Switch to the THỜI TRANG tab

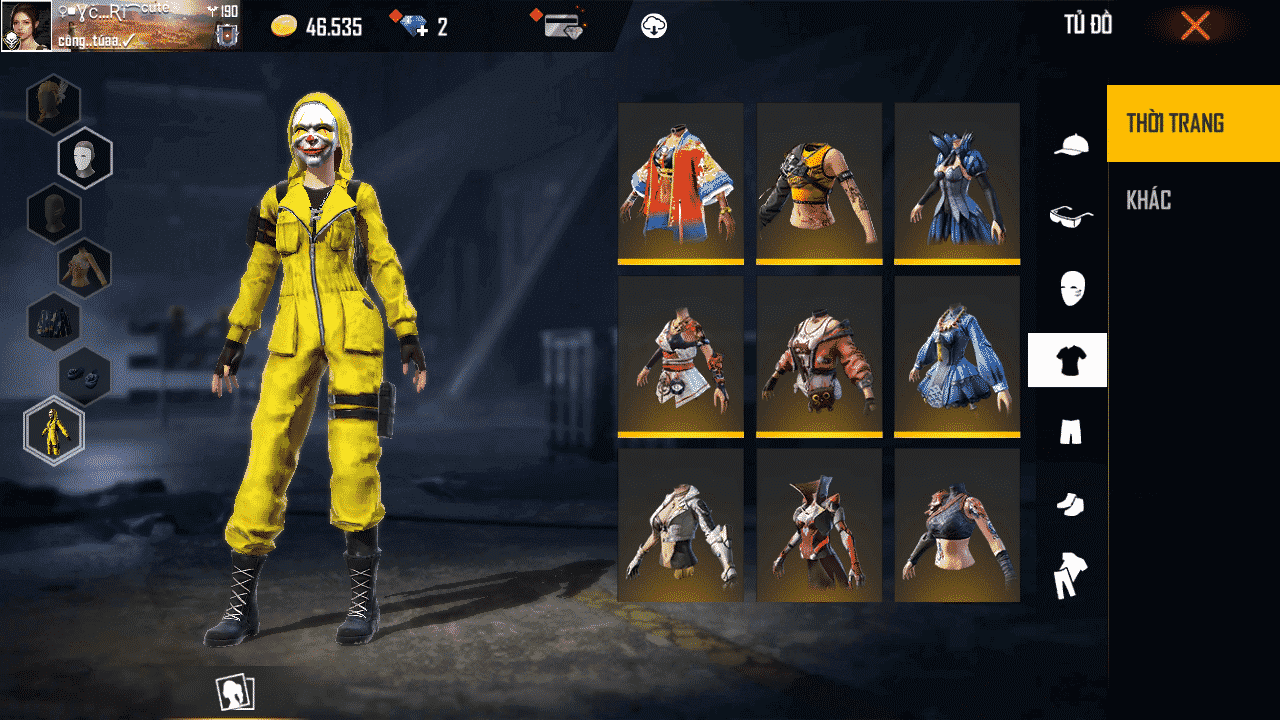[x=1192, y=123]
